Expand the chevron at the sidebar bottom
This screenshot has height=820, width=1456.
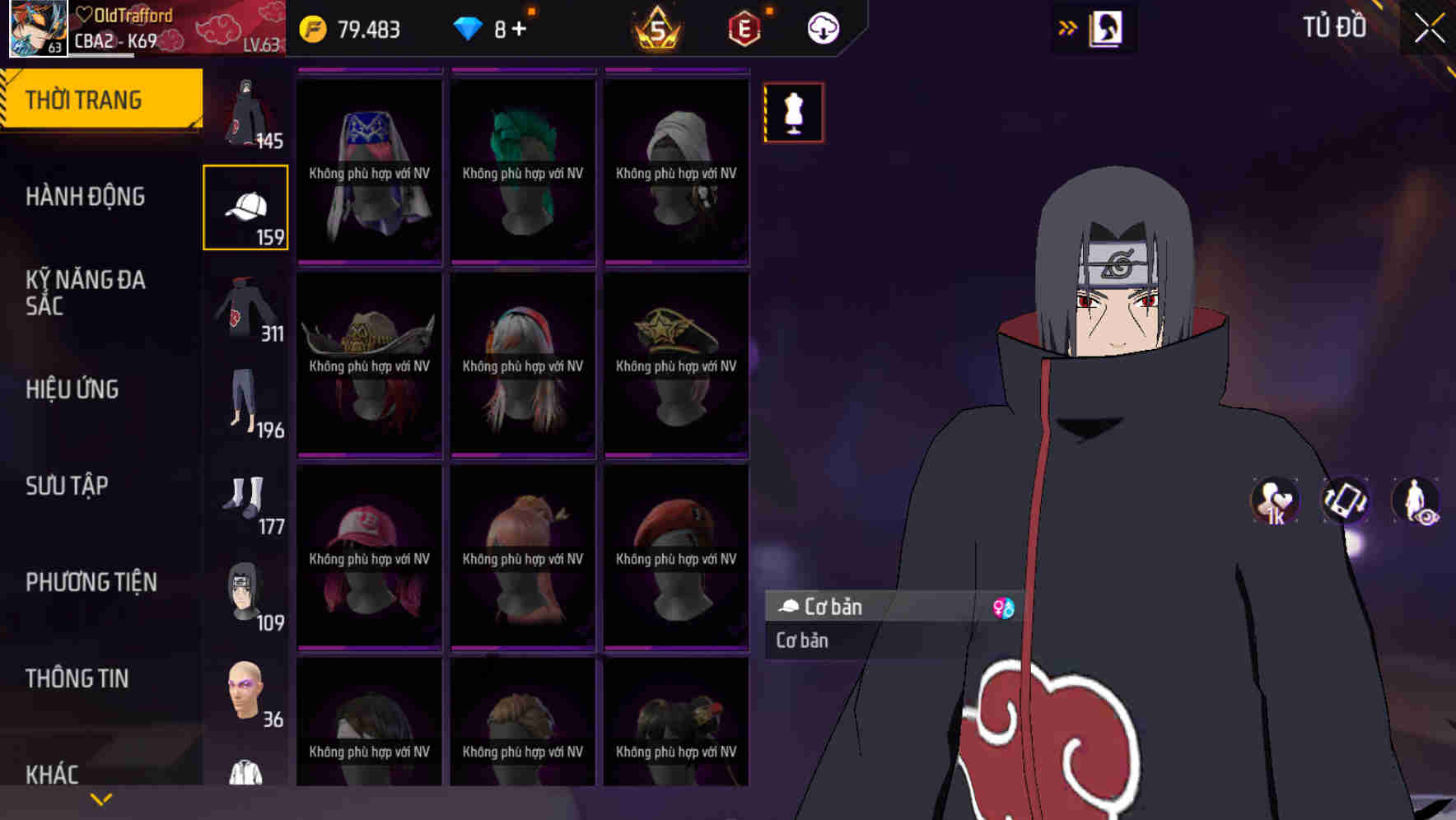101,799
